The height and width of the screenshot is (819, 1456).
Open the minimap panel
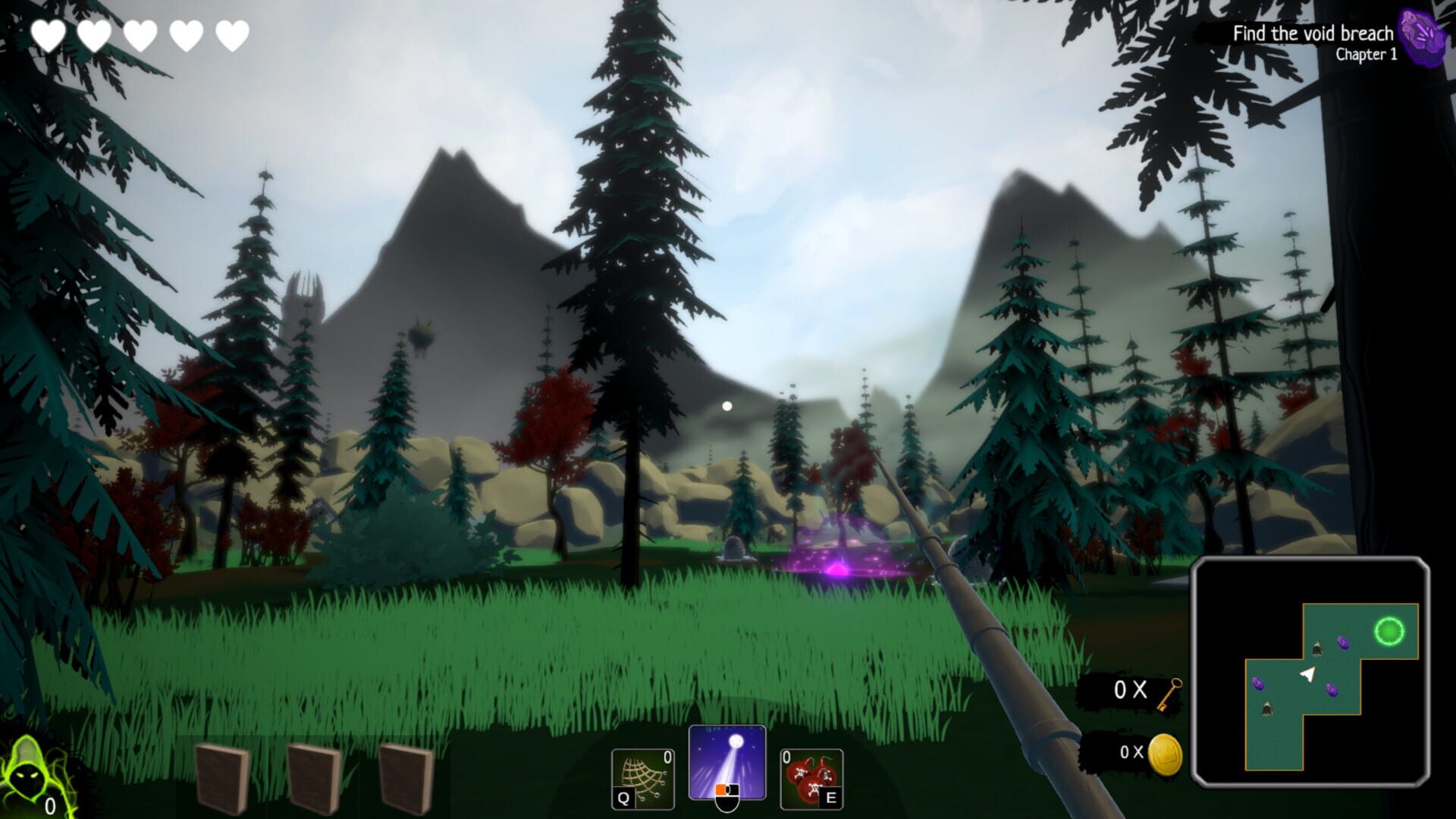point(1310,672)
